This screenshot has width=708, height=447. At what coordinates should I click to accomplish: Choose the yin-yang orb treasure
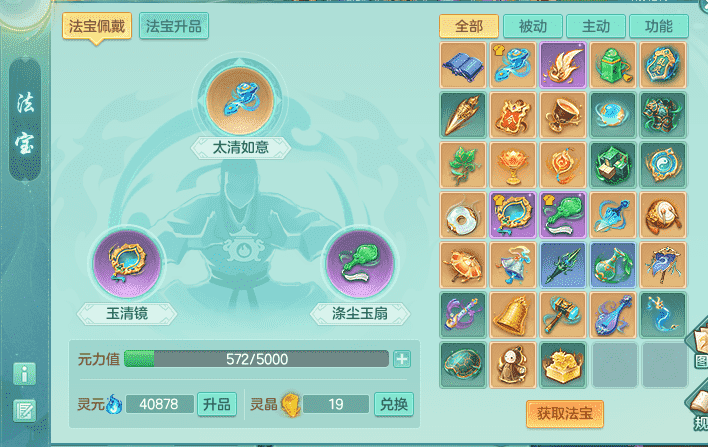(x=663, y=165)
